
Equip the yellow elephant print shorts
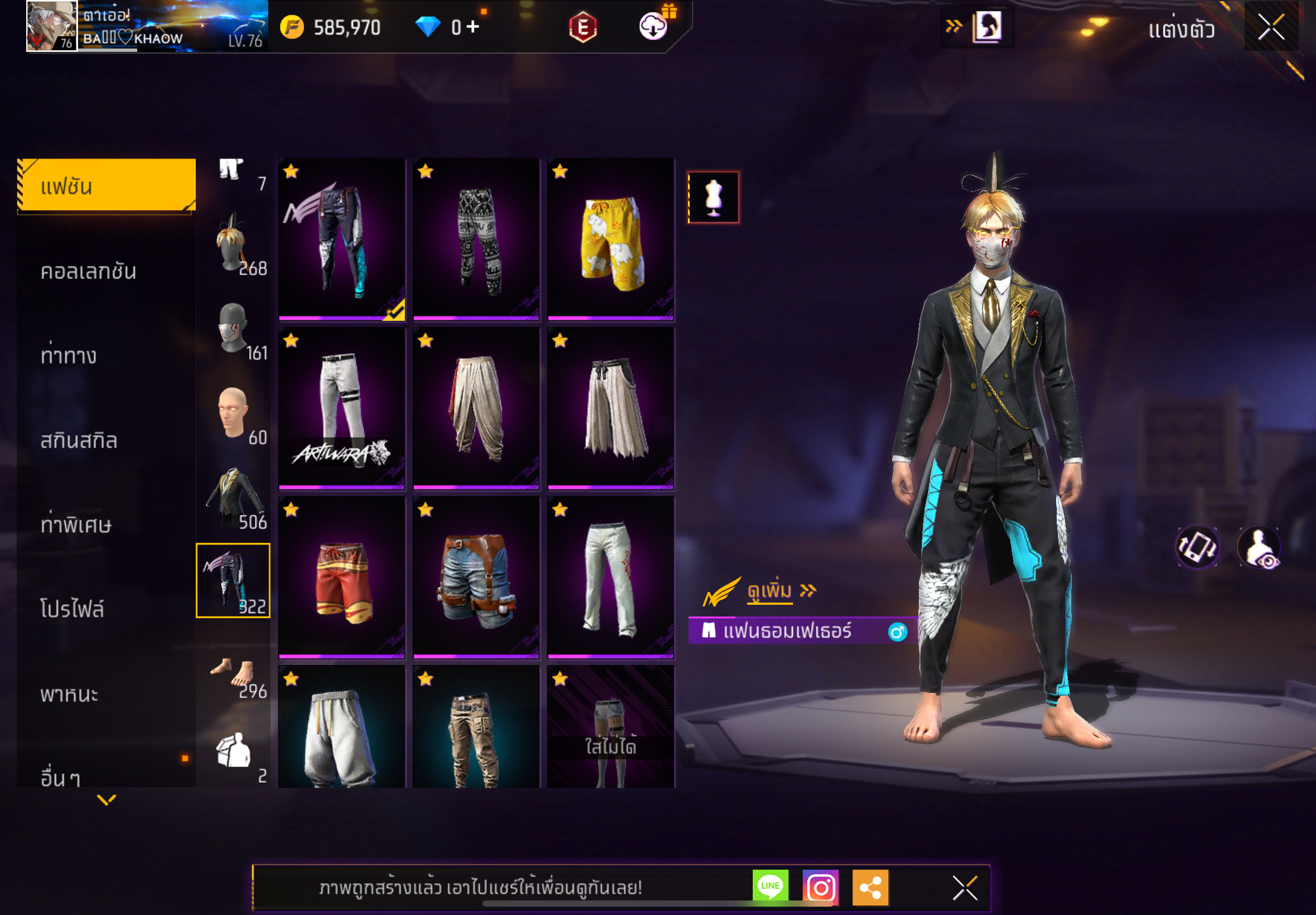pos(611,240)
